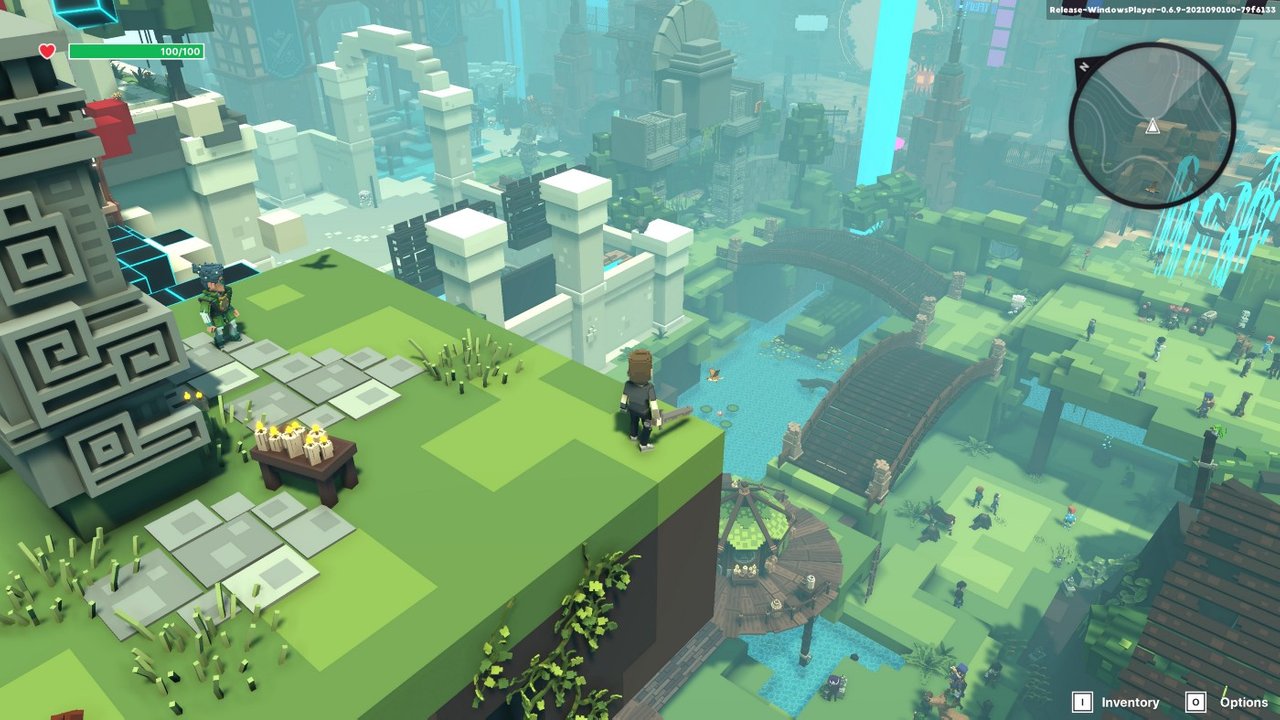Open the Inventory panel

click(x=1117, y=702)
